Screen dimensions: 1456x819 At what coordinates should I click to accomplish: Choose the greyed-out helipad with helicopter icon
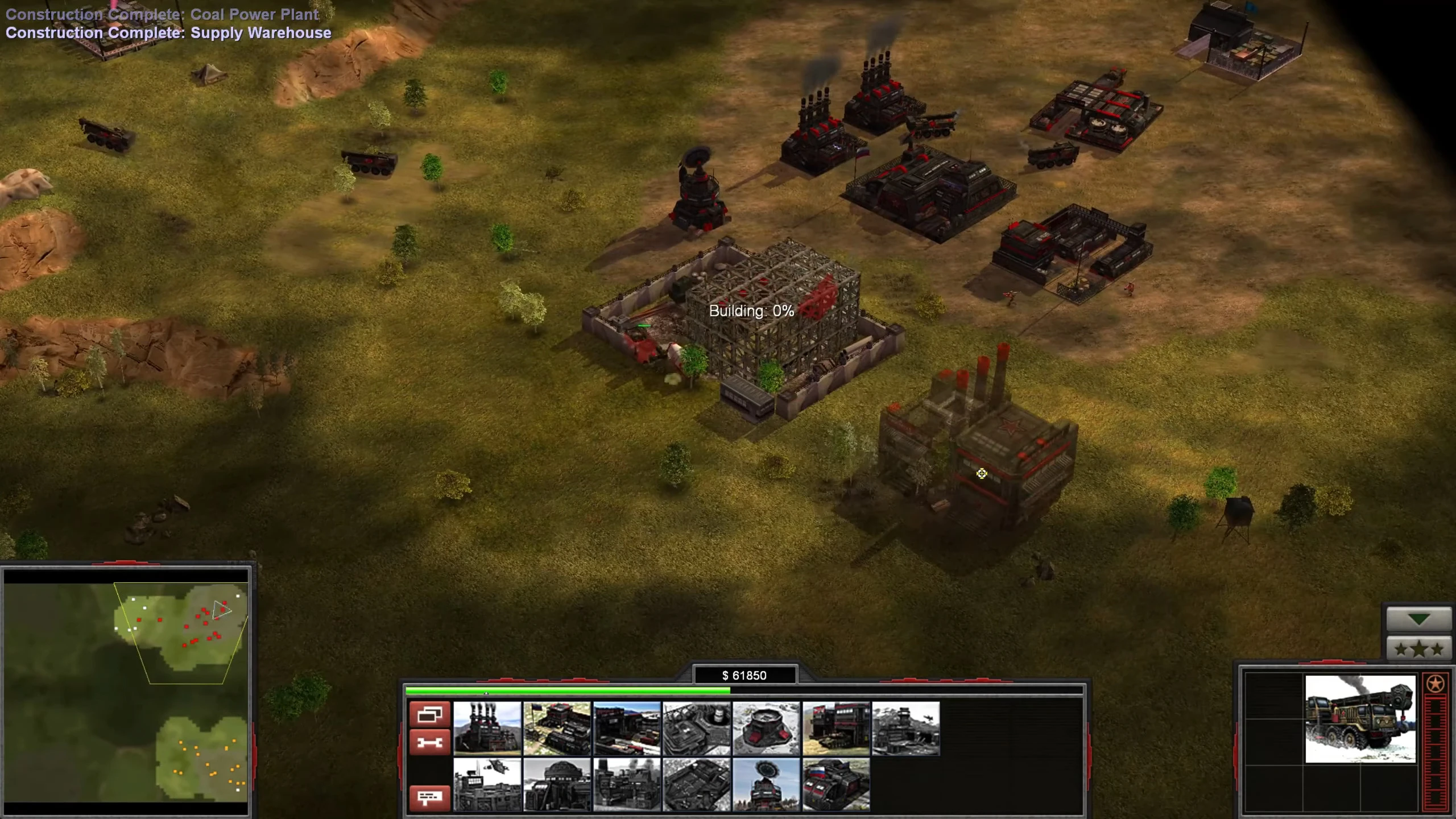487,784
